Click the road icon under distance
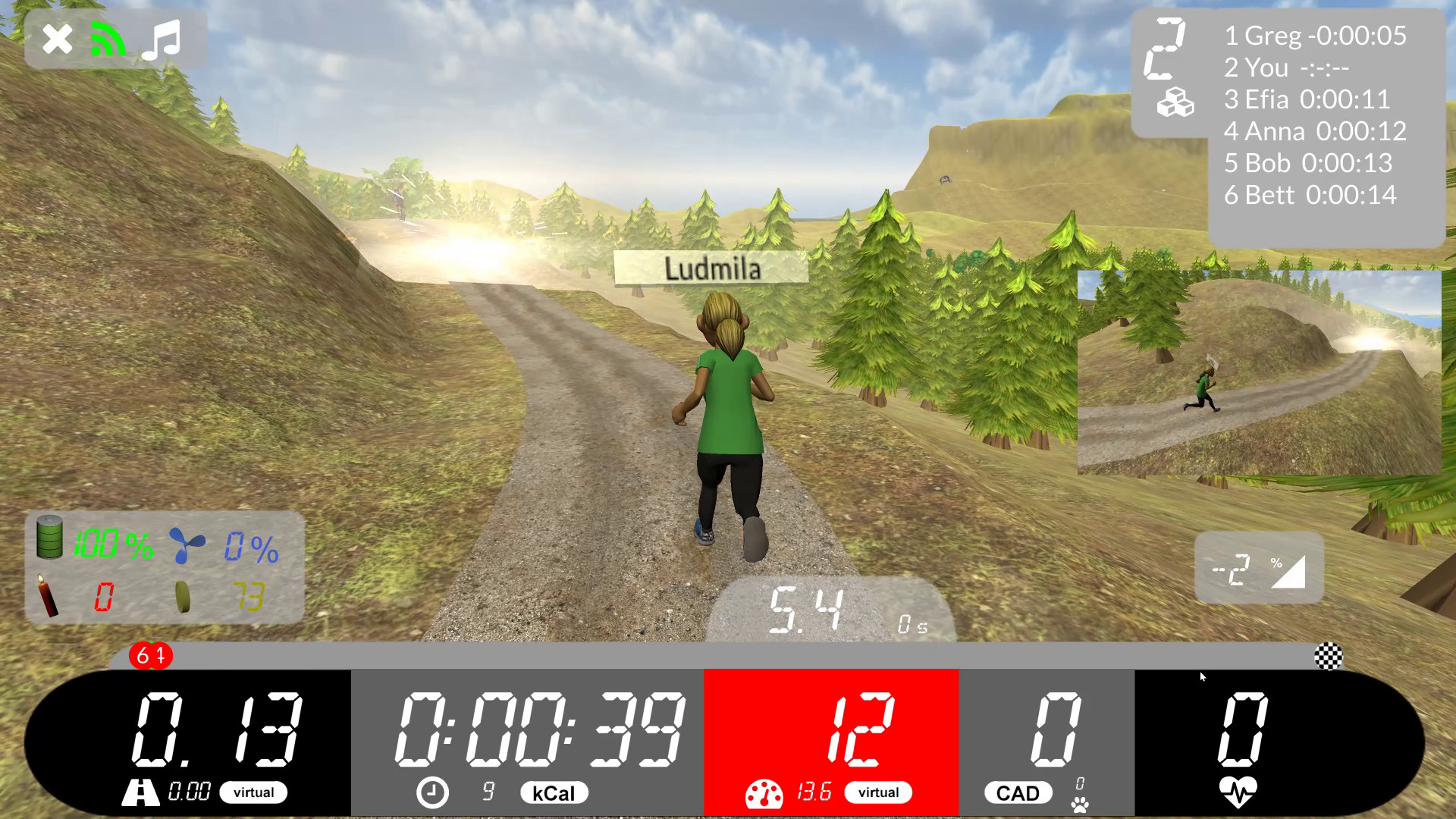 tap(140, 792)
